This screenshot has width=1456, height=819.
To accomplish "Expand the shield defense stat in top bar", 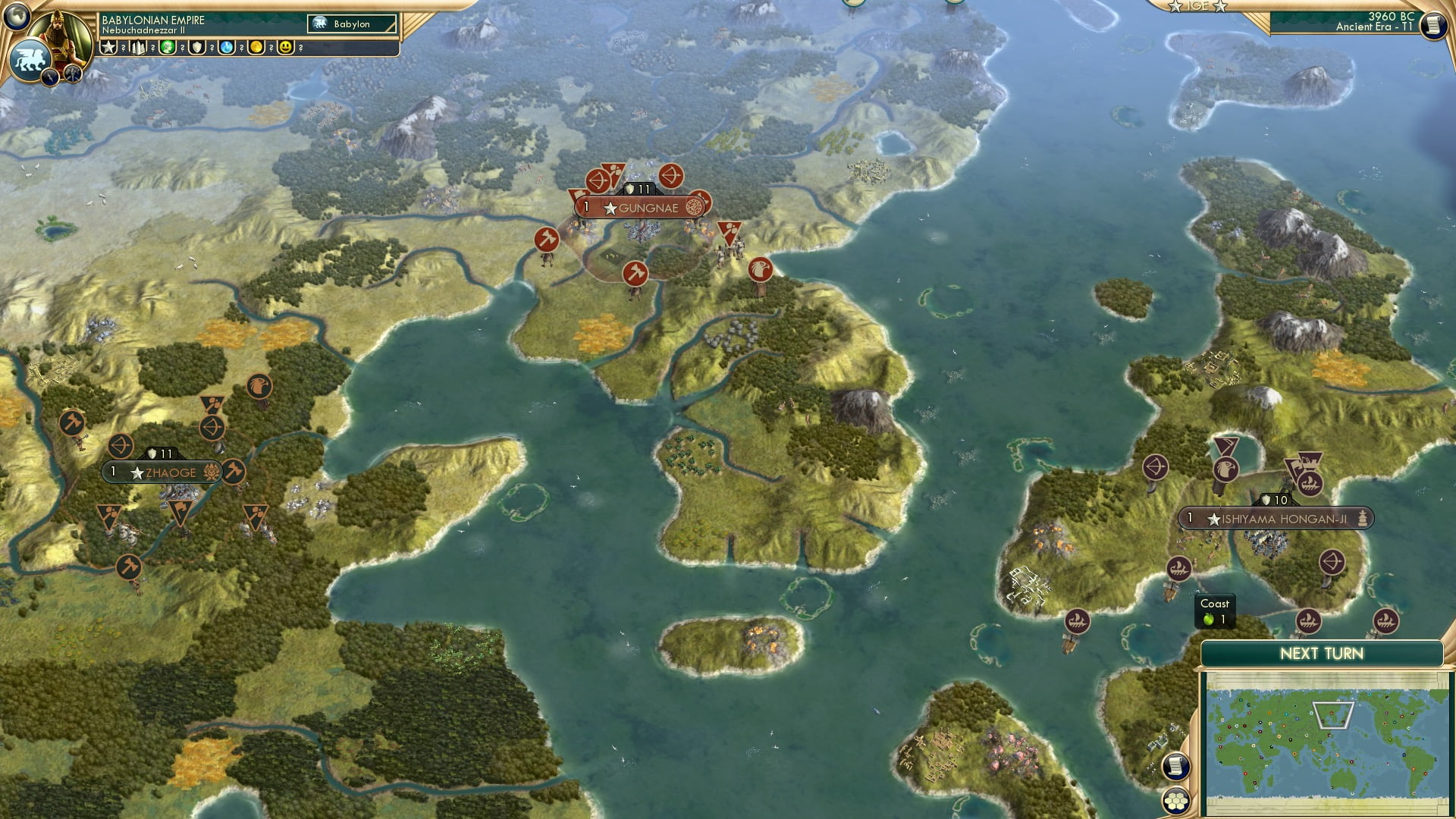I will coord(196,47).
